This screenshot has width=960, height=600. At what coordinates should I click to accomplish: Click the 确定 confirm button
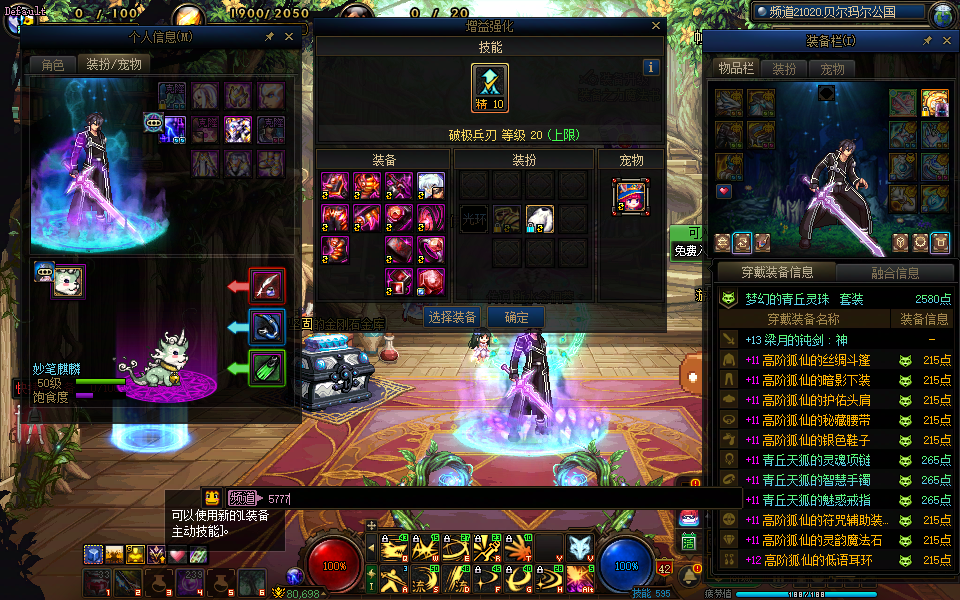click(x=516, y=317)
